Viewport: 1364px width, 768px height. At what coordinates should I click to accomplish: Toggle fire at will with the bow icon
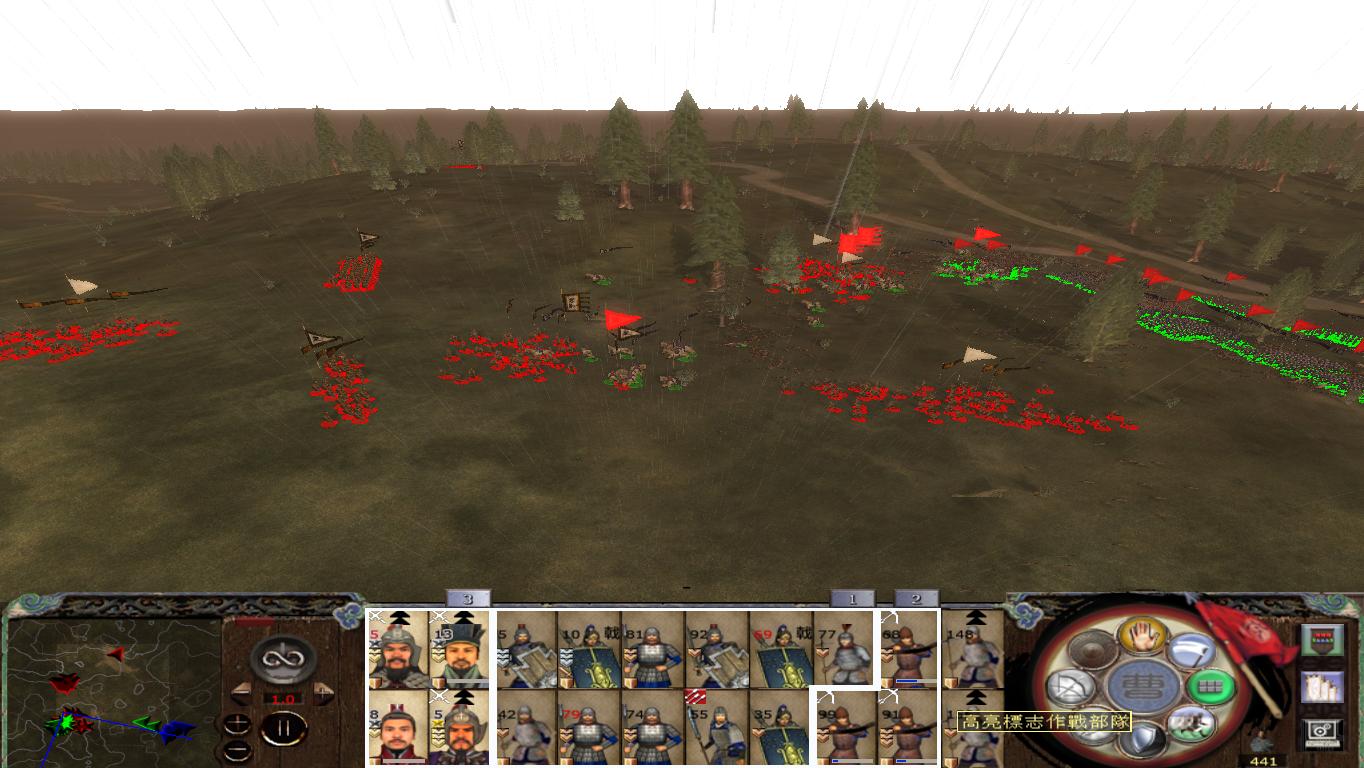coord(1069,685)
